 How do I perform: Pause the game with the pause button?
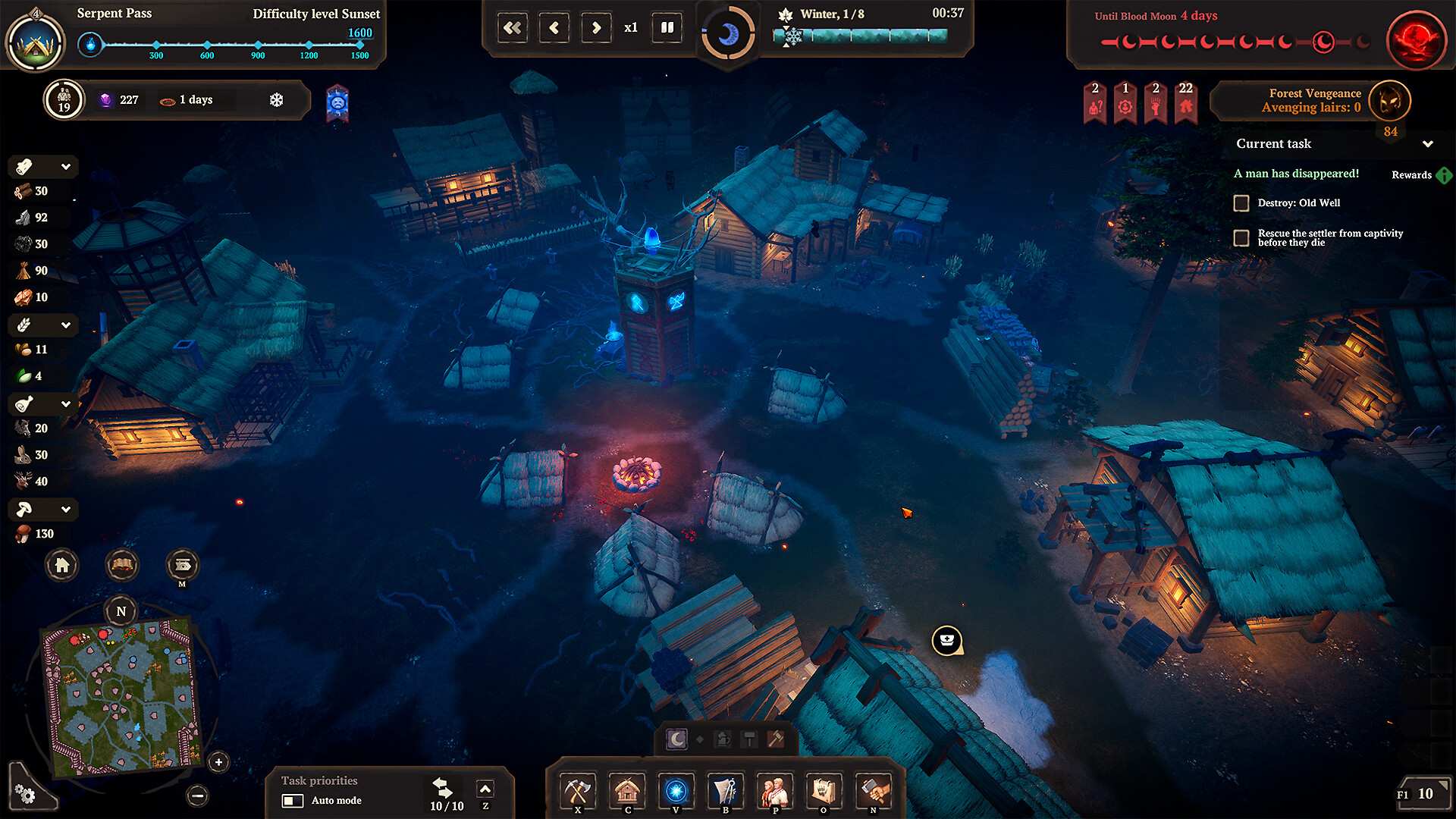(x=667, y=28)
